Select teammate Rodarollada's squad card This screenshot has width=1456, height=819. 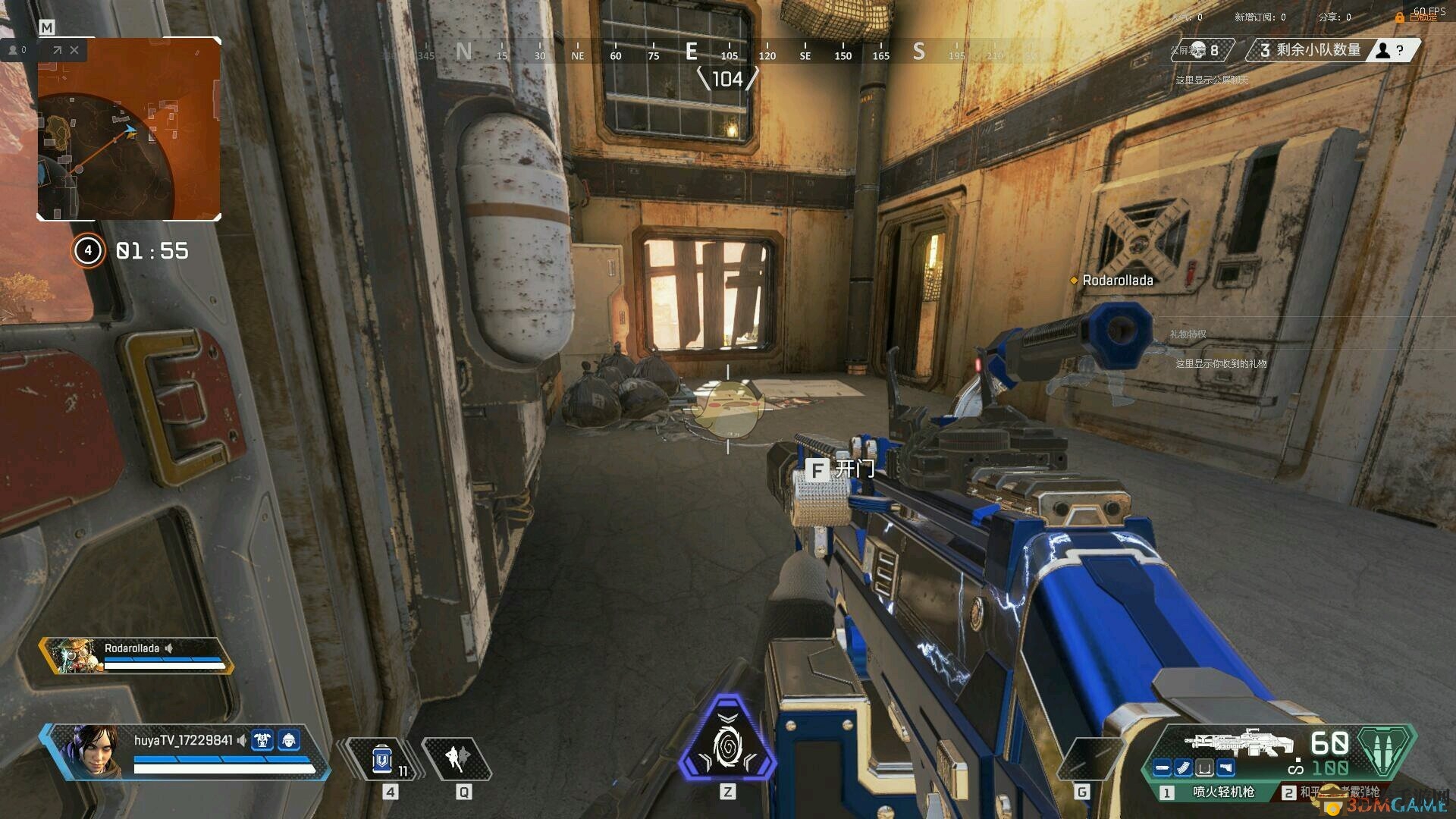[136, 655]
